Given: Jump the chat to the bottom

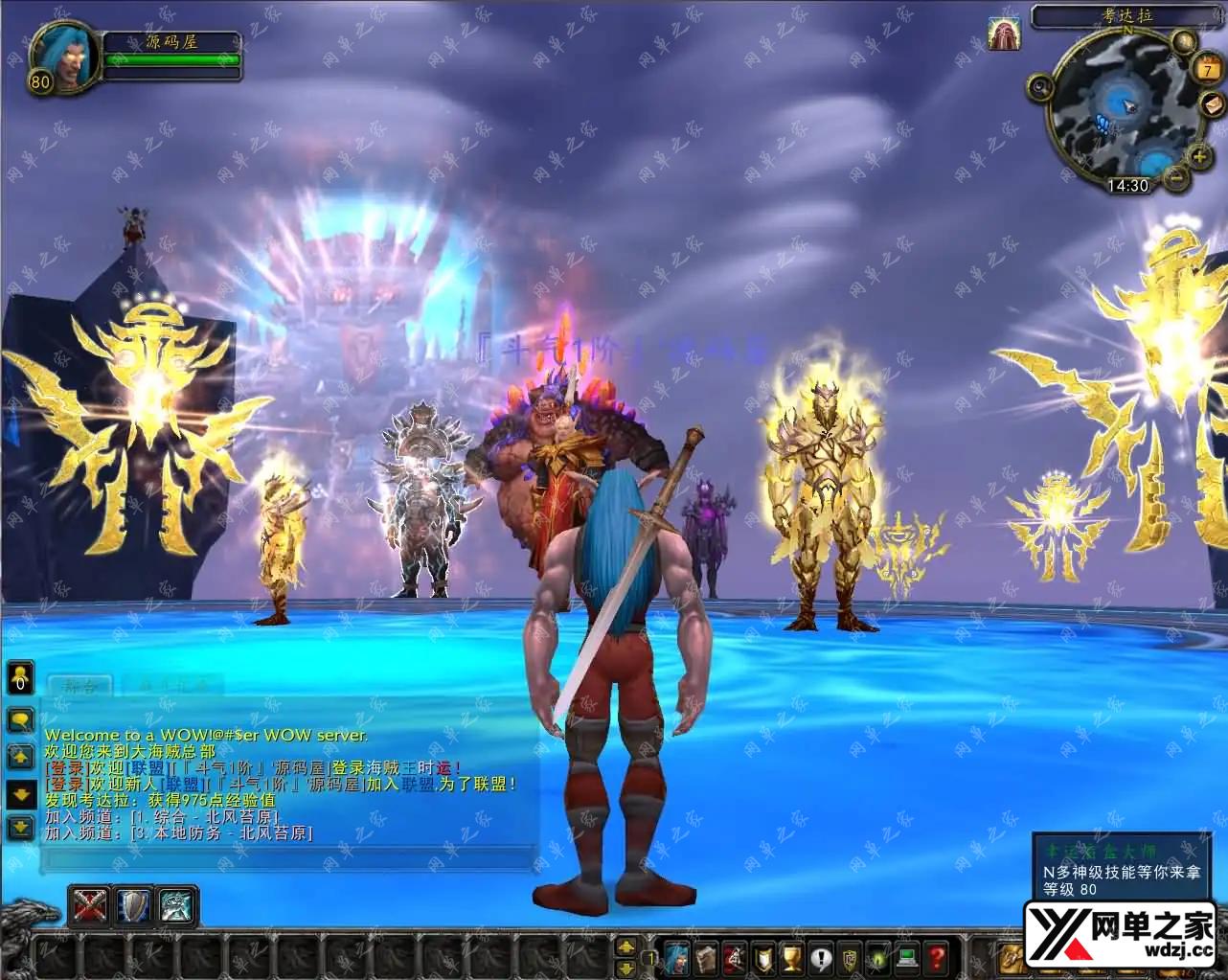Looking at the screenshot, I should point(20,827).
